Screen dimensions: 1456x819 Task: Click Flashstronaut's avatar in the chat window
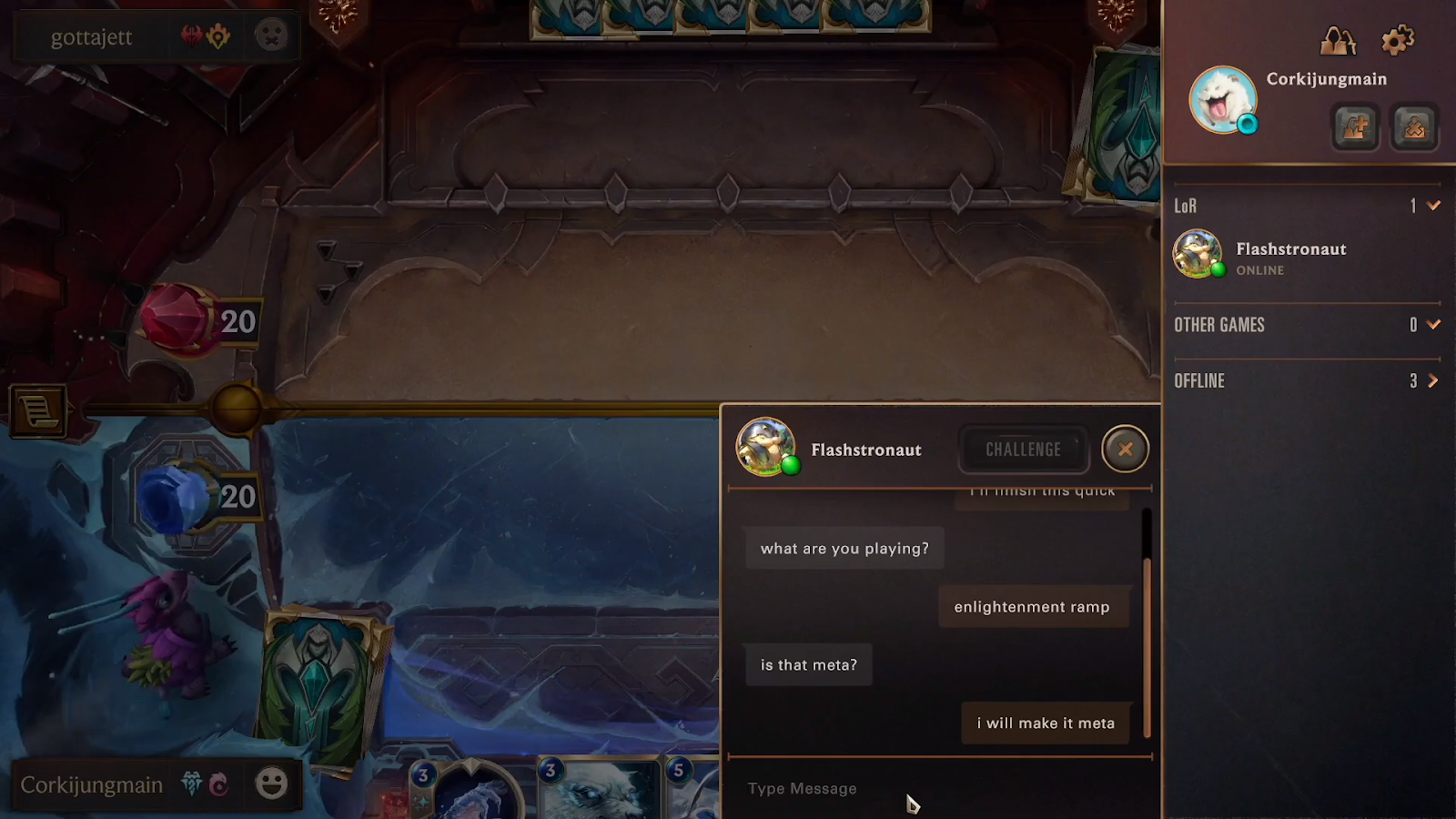tap(764, 449)
